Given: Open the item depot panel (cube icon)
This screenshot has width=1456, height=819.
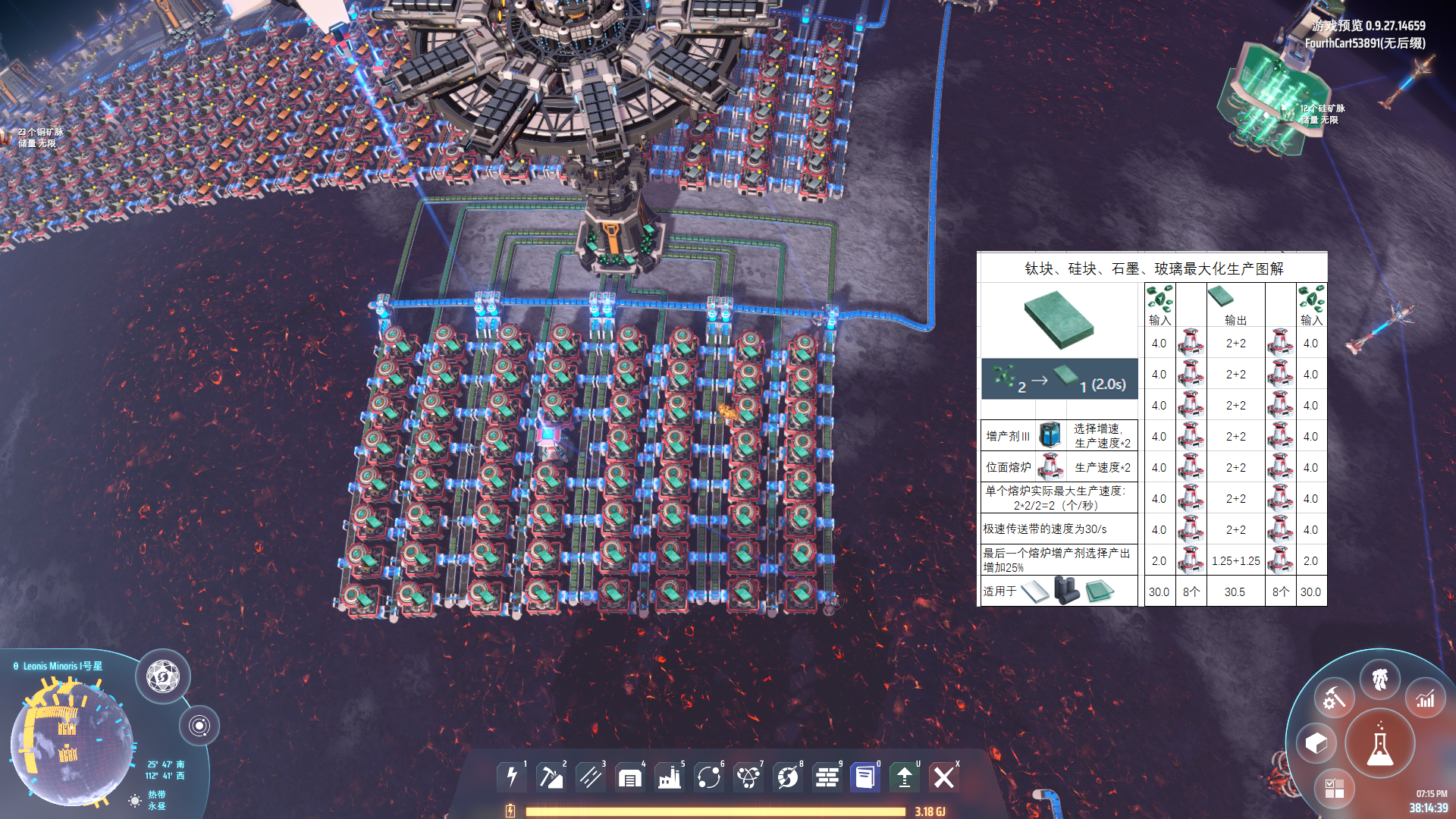Looking at the screenshot, I should click(1319, 742).
